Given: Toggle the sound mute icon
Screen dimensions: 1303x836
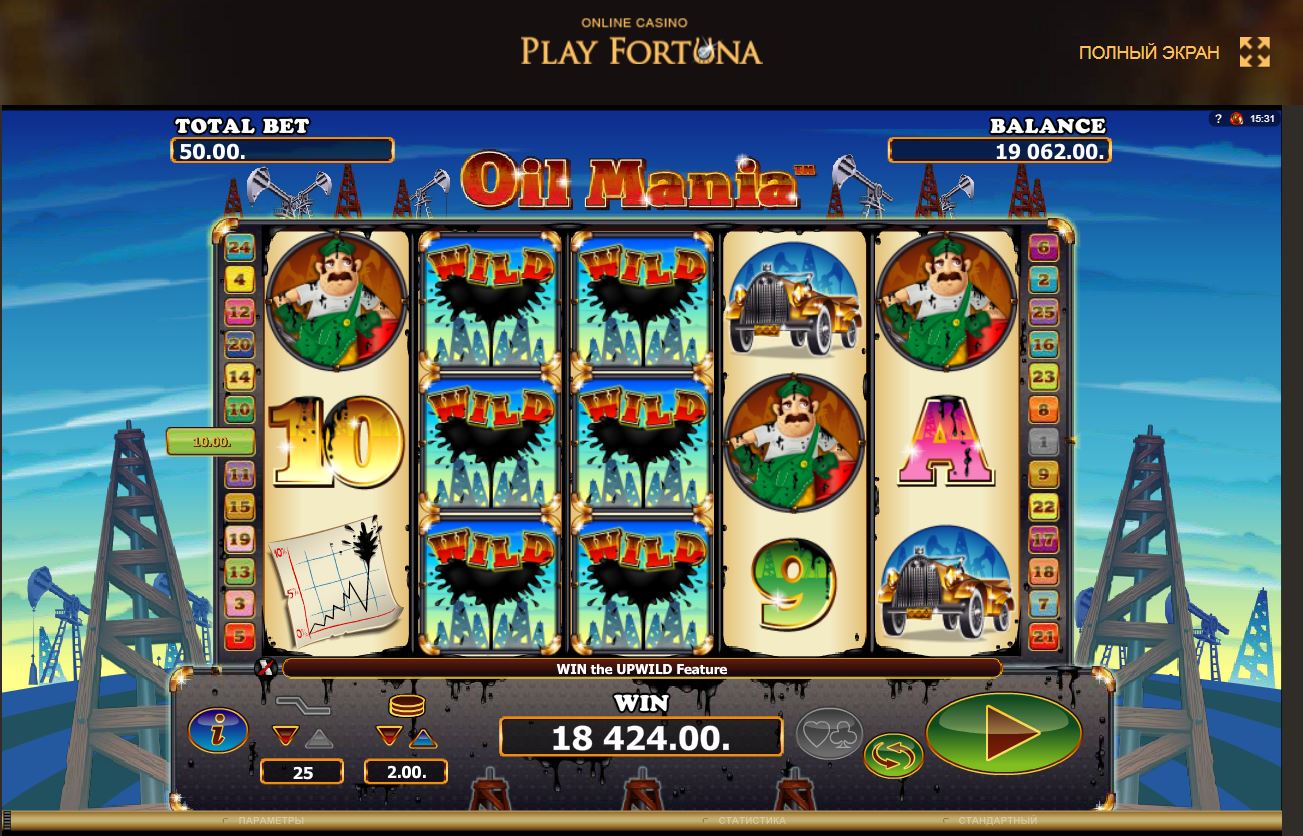Looking at the screenshot, I should pos(266,668).
